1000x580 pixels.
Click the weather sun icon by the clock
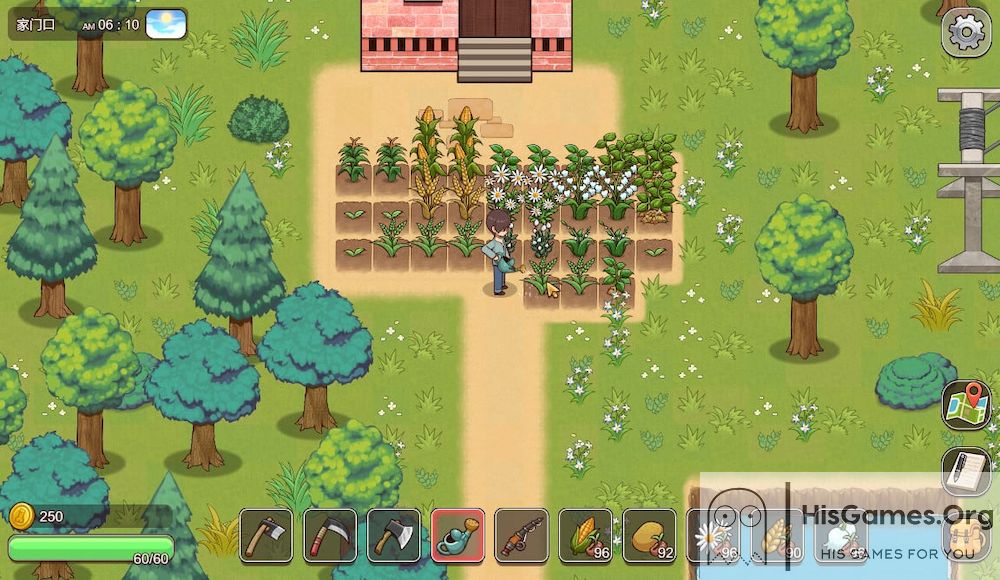click(166, 23)
